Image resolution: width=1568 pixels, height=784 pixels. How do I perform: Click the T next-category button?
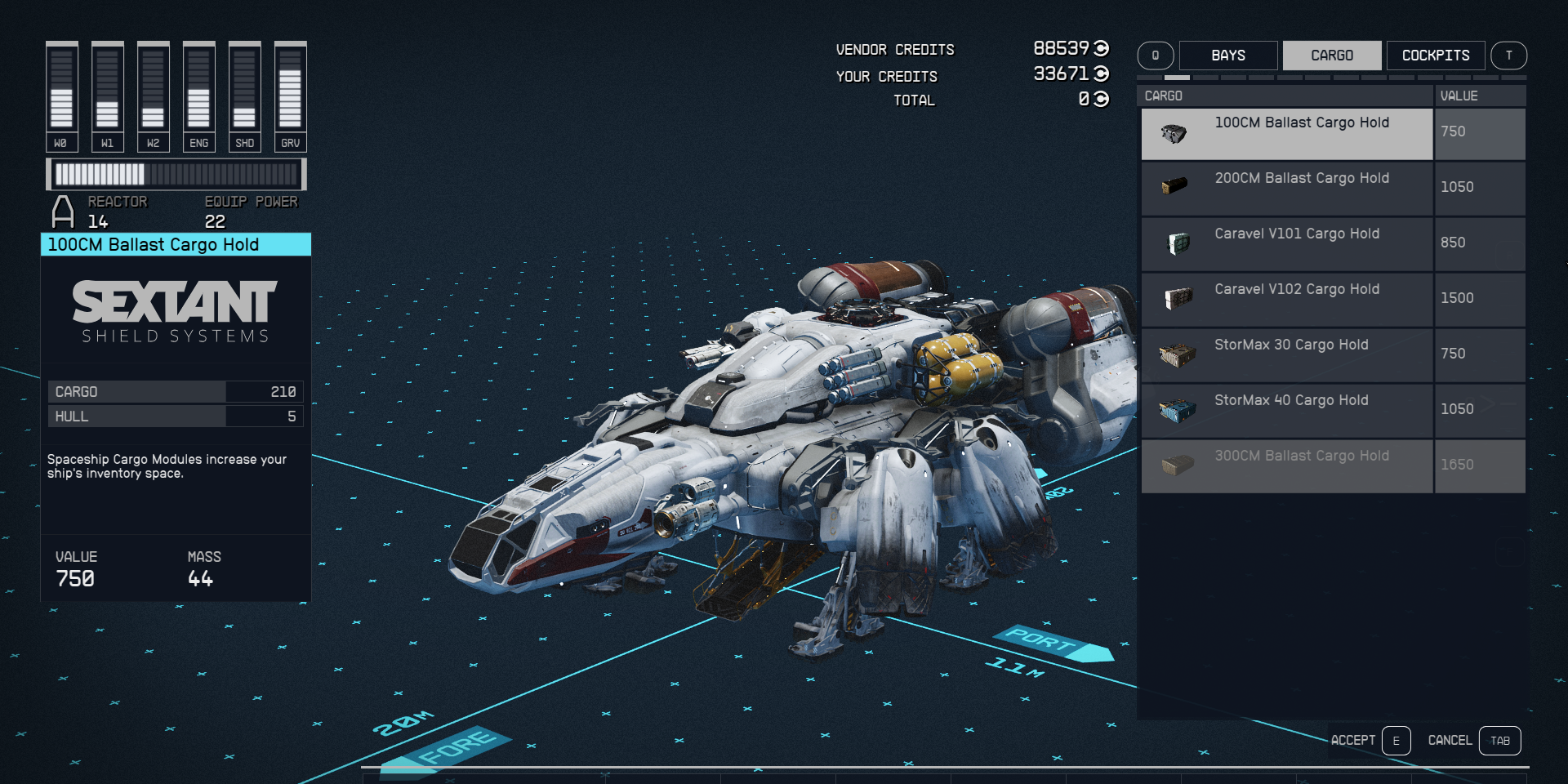click(1510, 56)
